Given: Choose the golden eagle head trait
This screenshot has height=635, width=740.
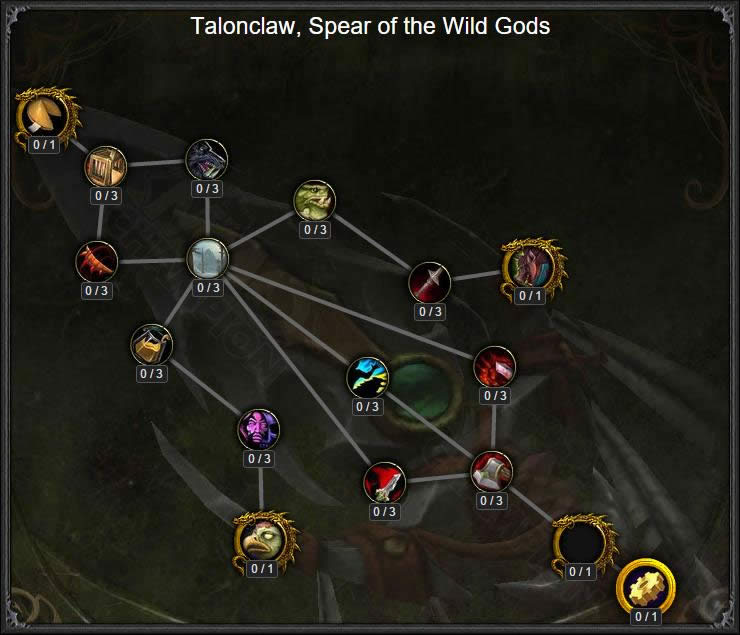Looking at the screenshot, I should pos(261,540).
